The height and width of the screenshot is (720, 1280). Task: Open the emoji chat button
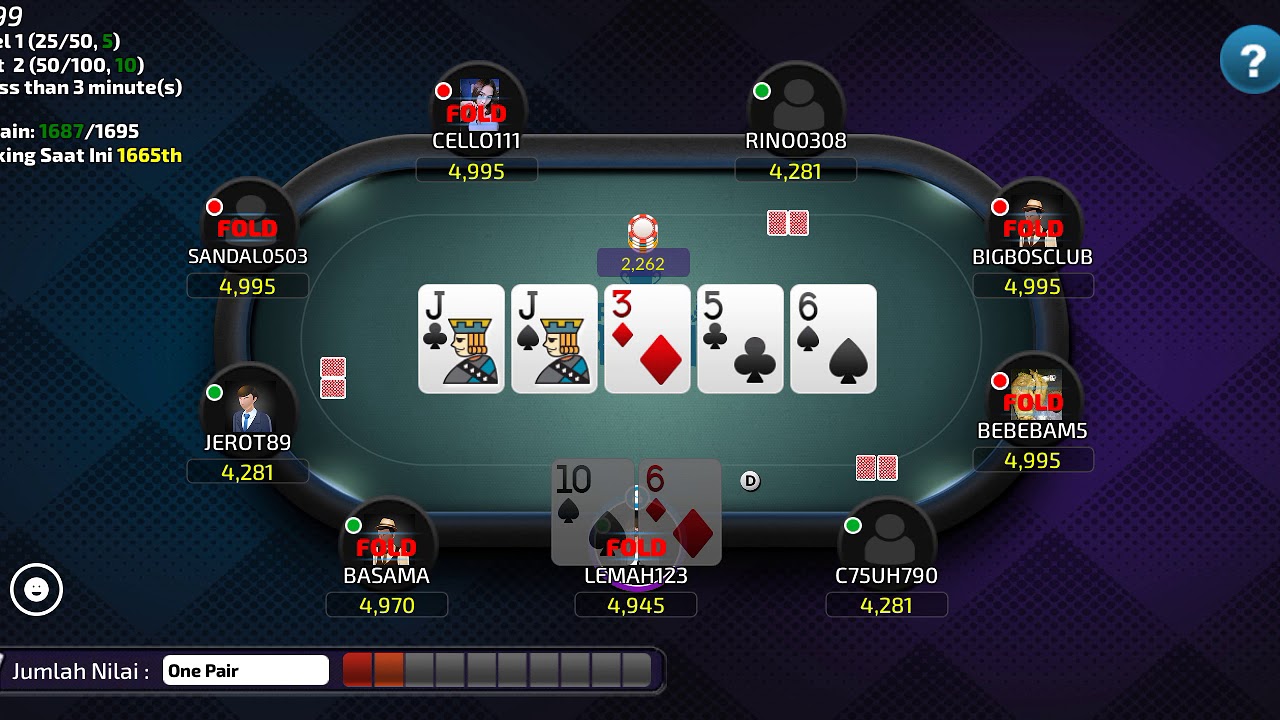tap(37, 589)
